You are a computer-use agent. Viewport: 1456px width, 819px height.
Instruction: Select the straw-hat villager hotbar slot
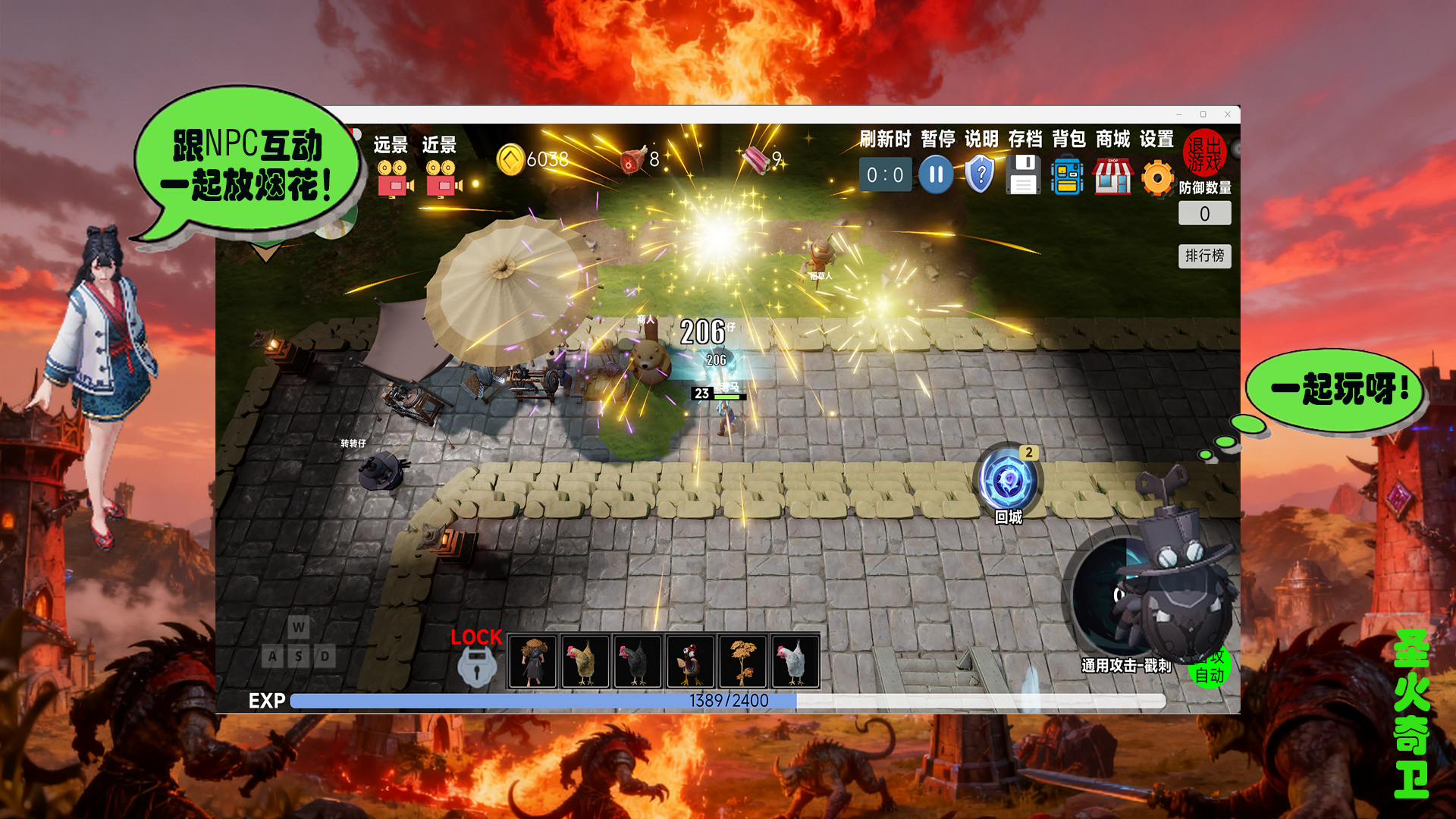click(533, 661)
